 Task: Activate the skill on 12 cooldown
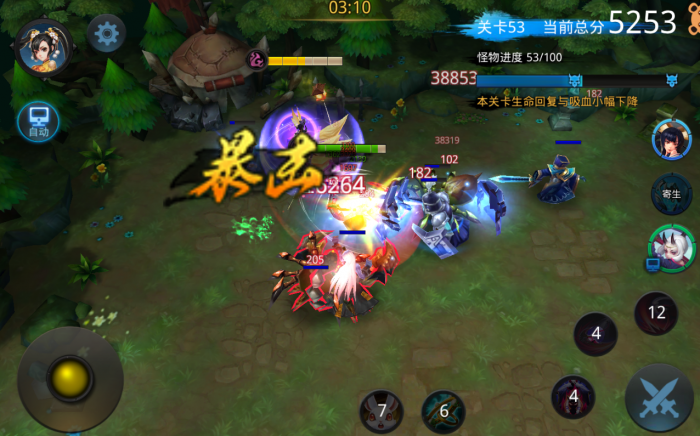pos(656,314)
